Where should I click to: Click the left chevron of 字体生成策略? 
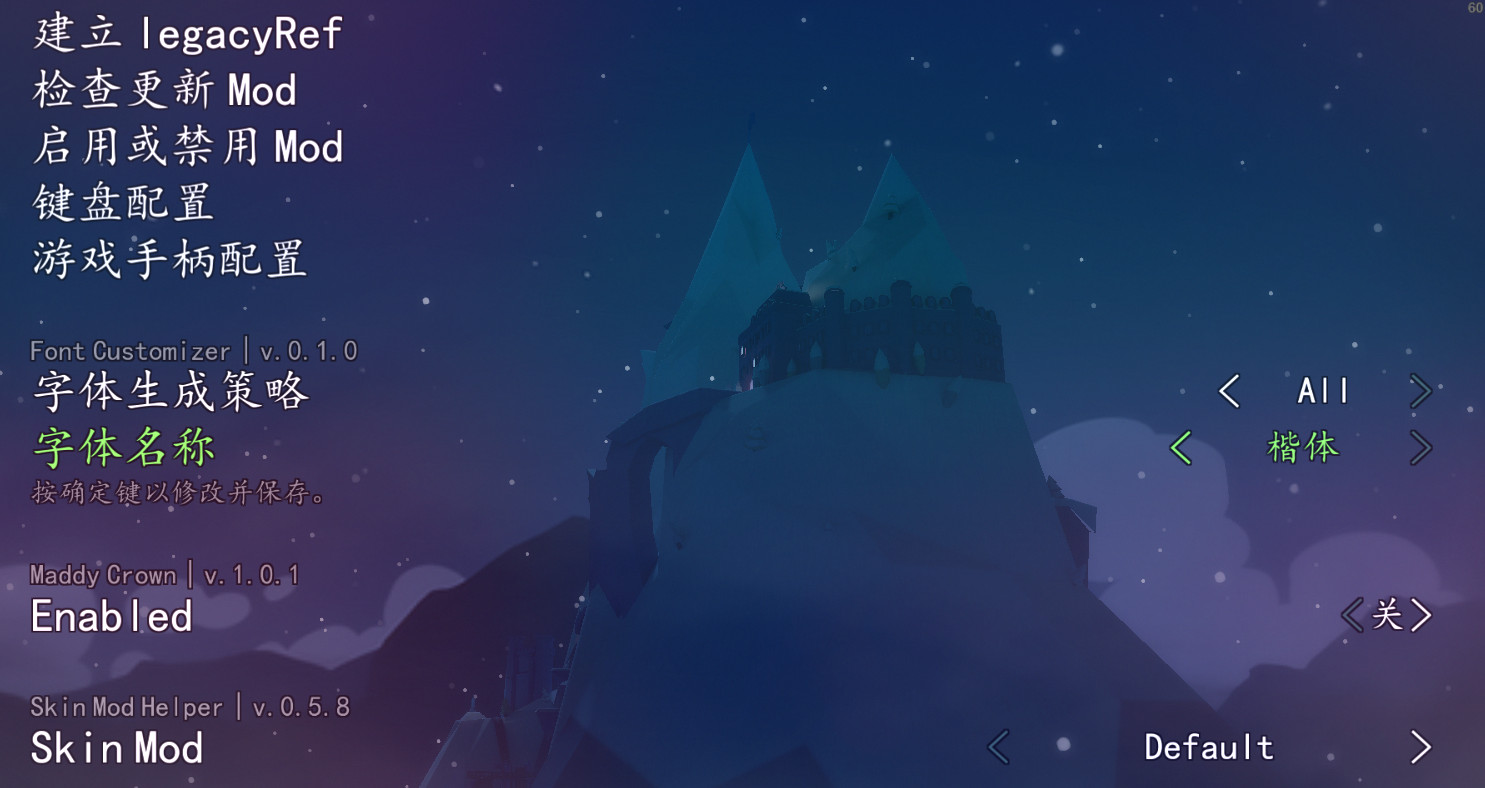[1231, 392]
